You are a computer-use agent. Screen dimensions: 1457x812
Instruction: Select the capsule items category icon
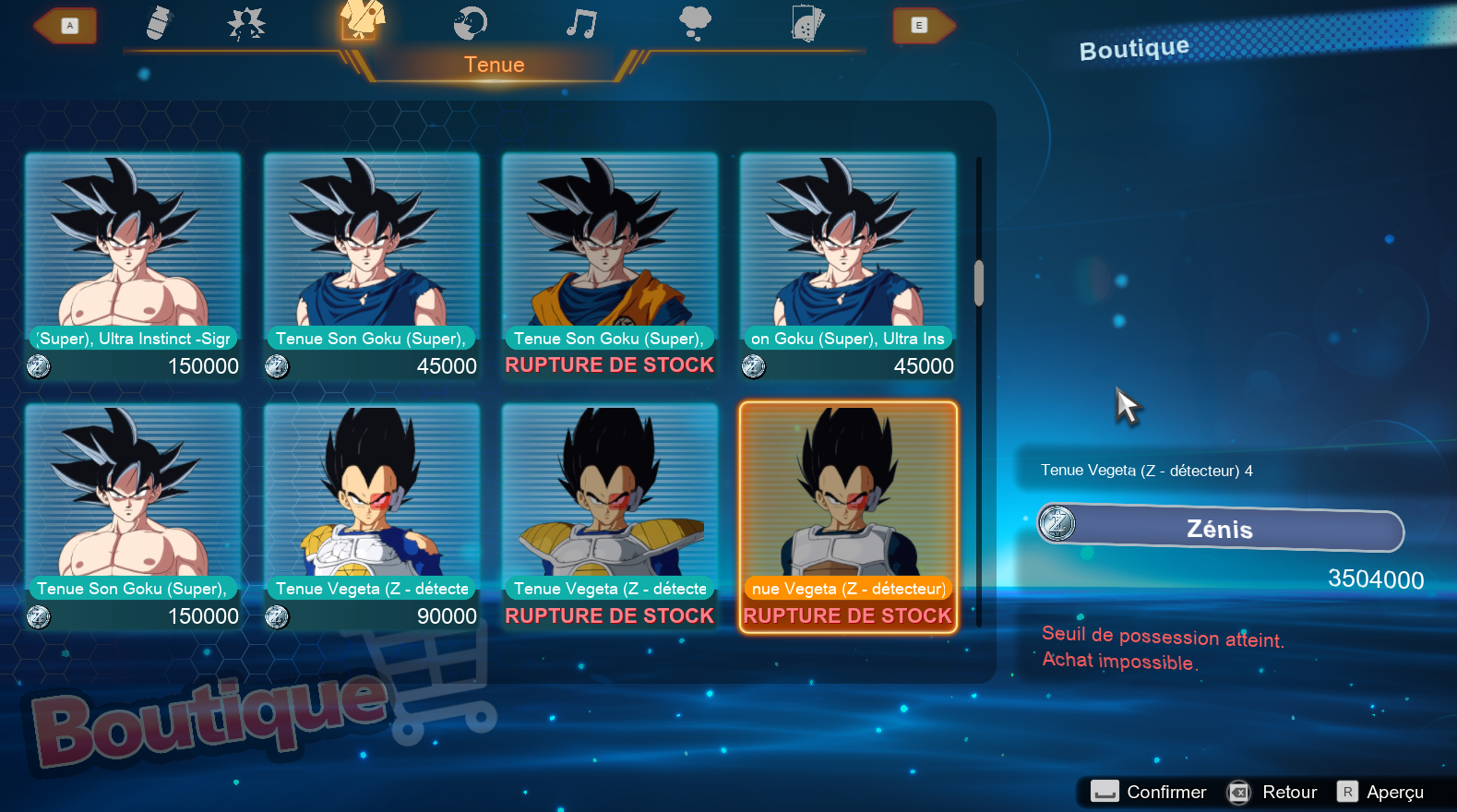[155, 23]
